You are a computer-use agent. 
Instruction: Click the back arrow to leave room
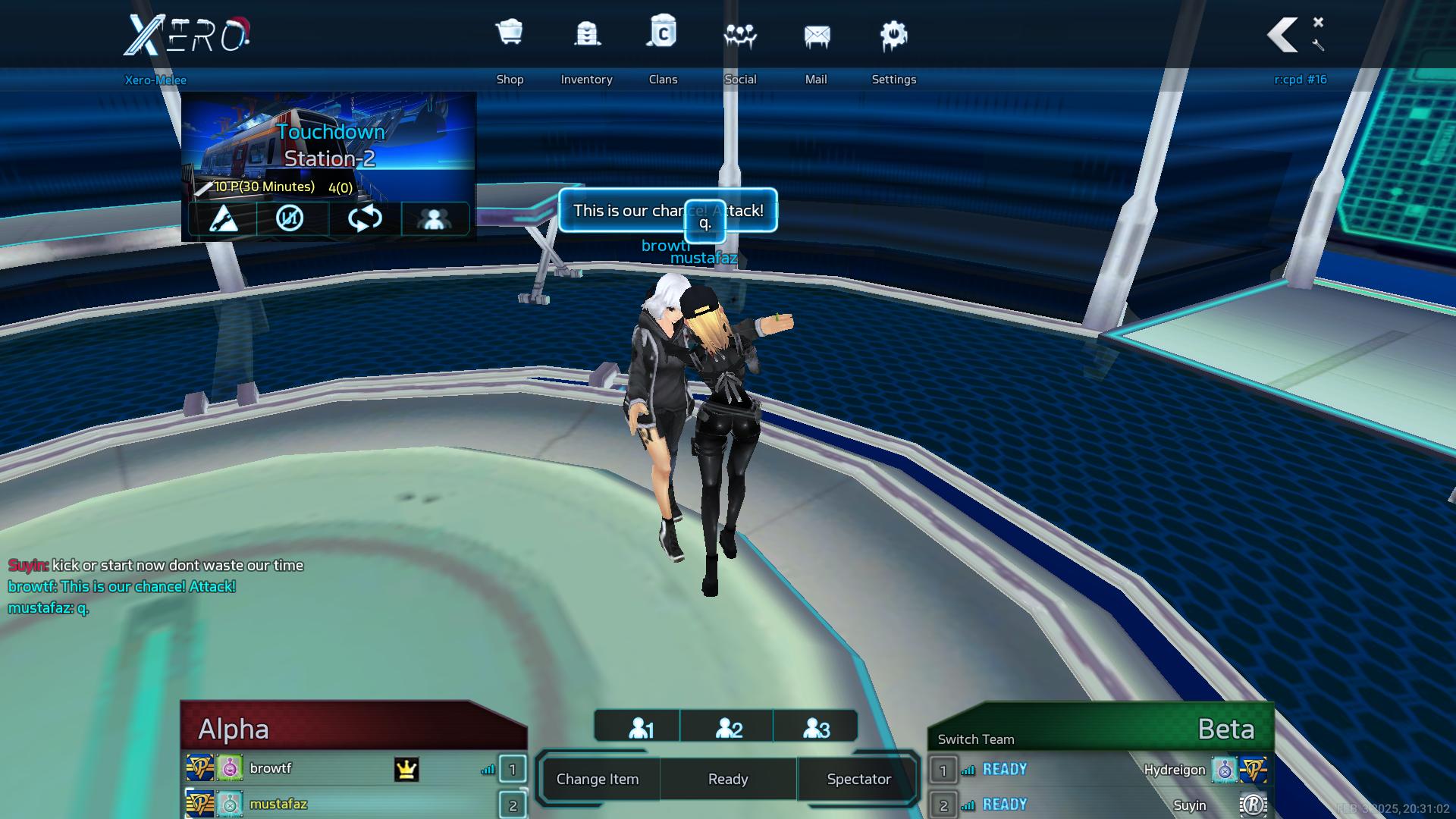pyautogui.click(x=1283, y=35)
